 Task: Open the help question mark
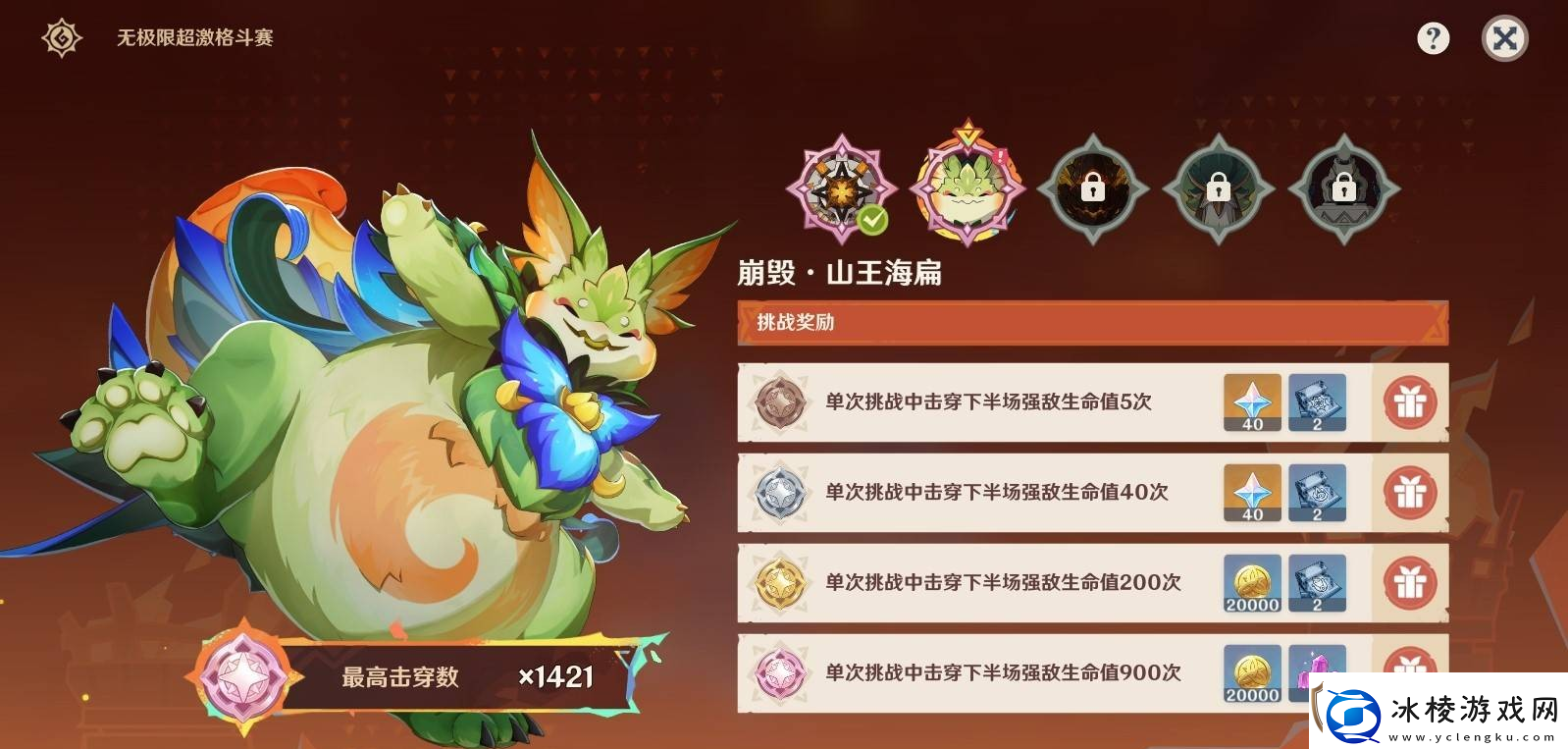(1435, 36)
